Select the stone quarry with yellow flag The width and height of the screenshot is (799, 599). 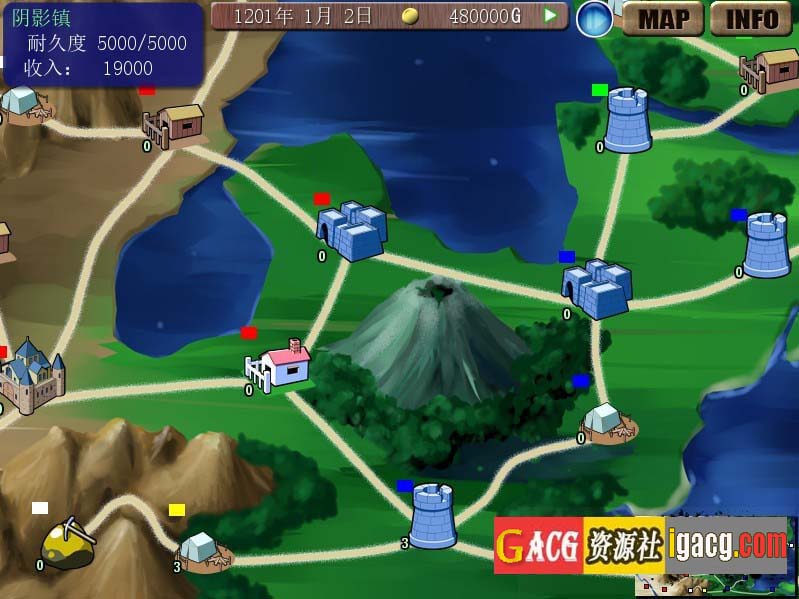(202, 551)
